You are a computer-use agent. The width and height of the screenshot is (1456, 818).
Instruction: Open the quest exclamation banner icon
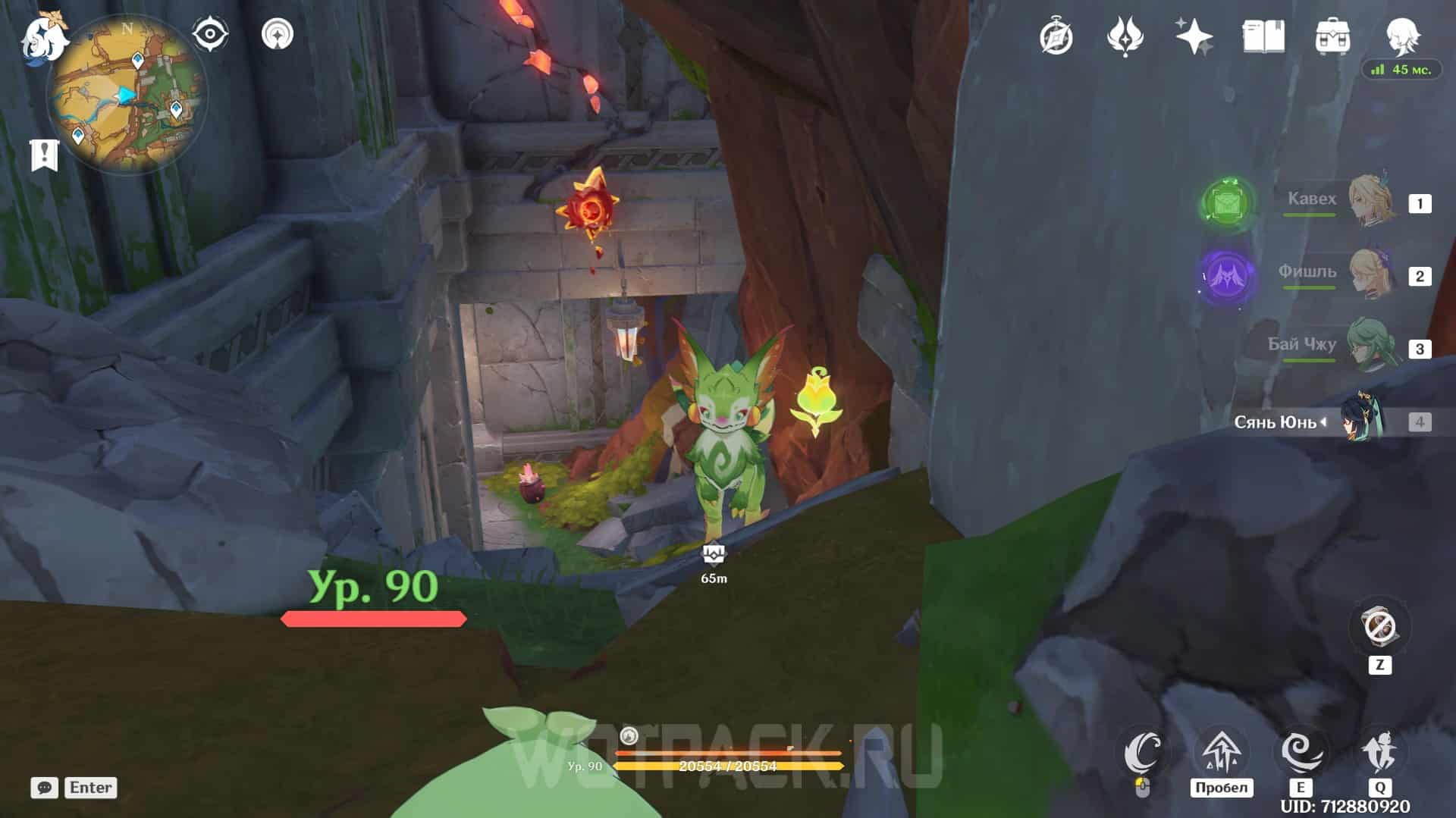(44, 155)
